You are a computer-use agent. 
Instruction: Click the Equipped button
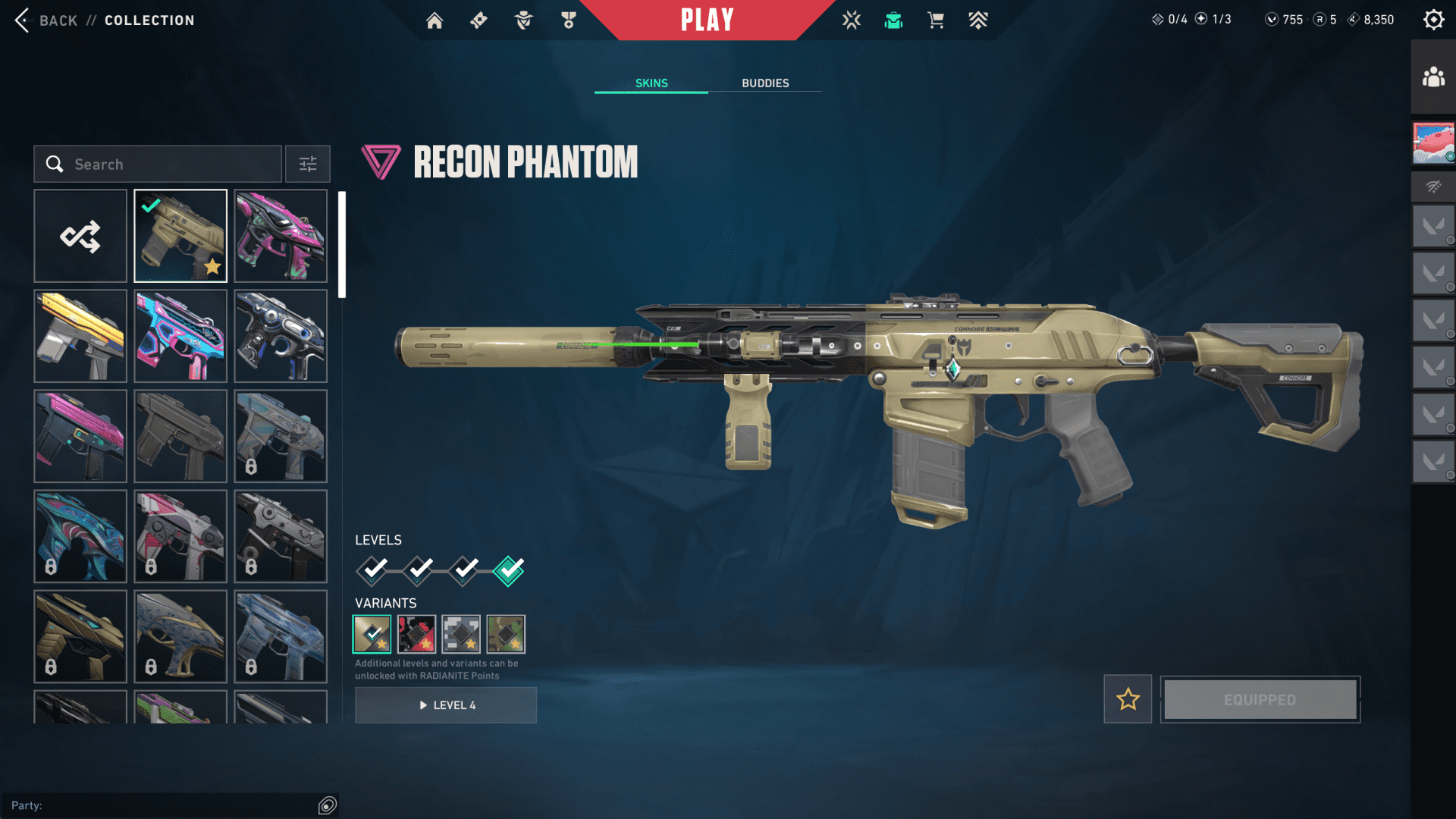click(x=1260, y=699)
